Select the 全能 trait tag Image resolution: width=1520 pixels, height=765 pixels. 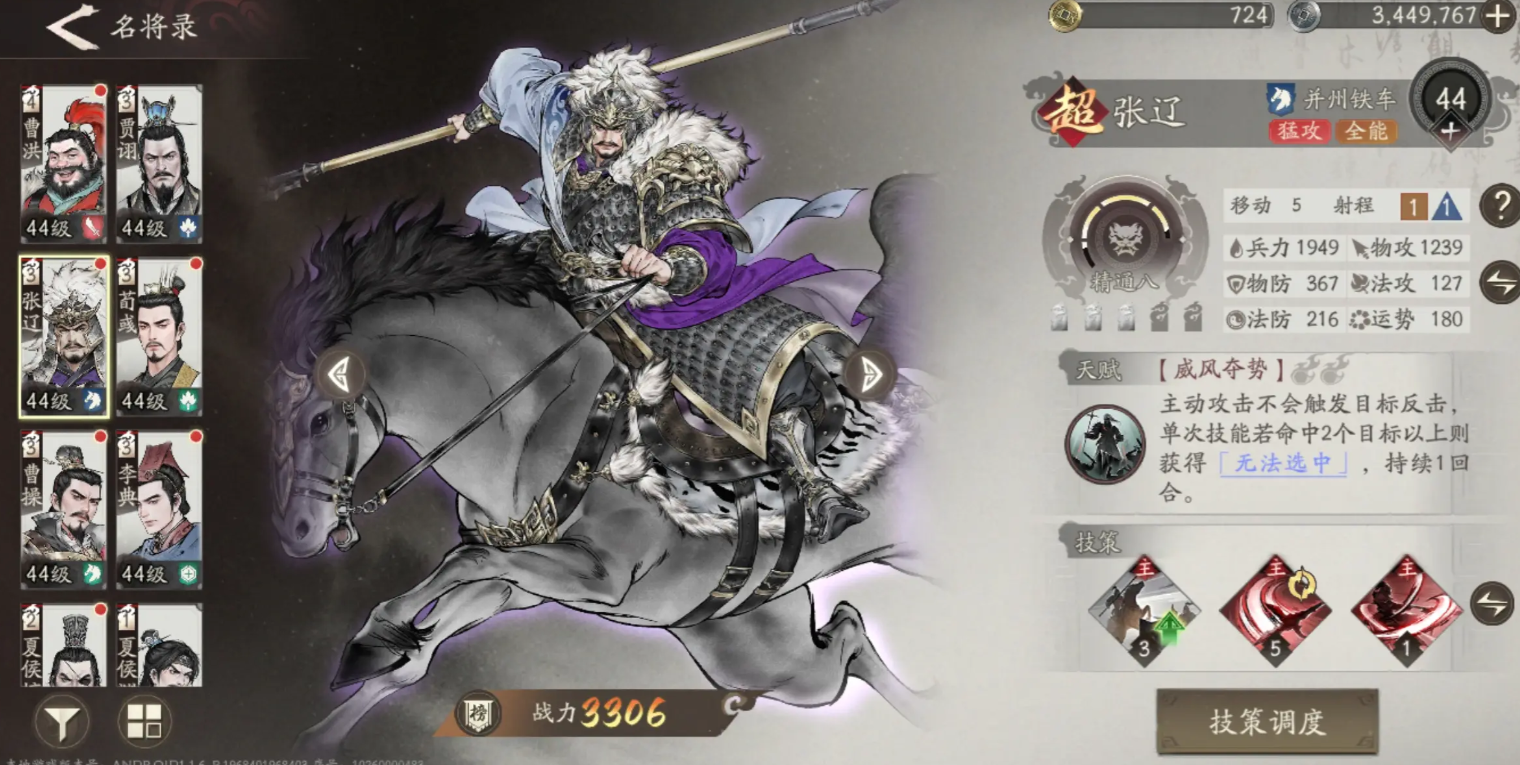click(x=1369, y=131)
